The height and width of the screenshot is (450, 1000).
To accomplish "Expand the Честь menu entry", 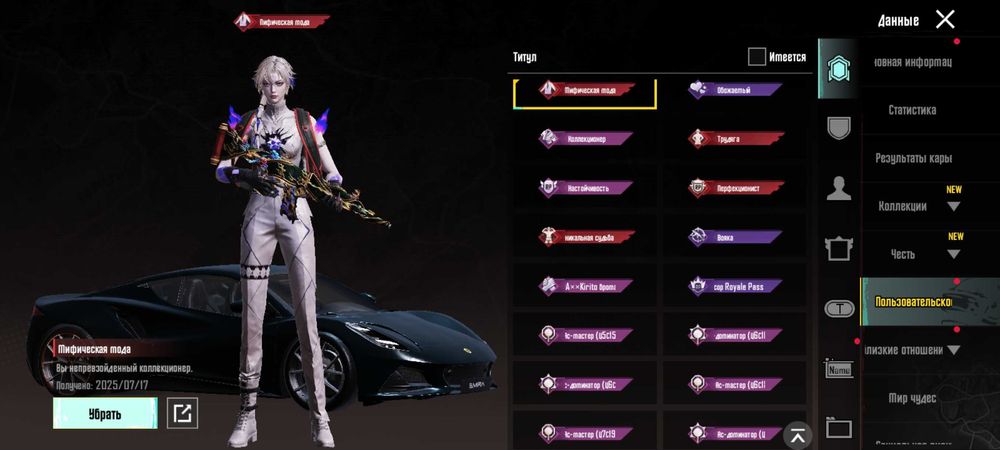I will [x=953, y=254].
